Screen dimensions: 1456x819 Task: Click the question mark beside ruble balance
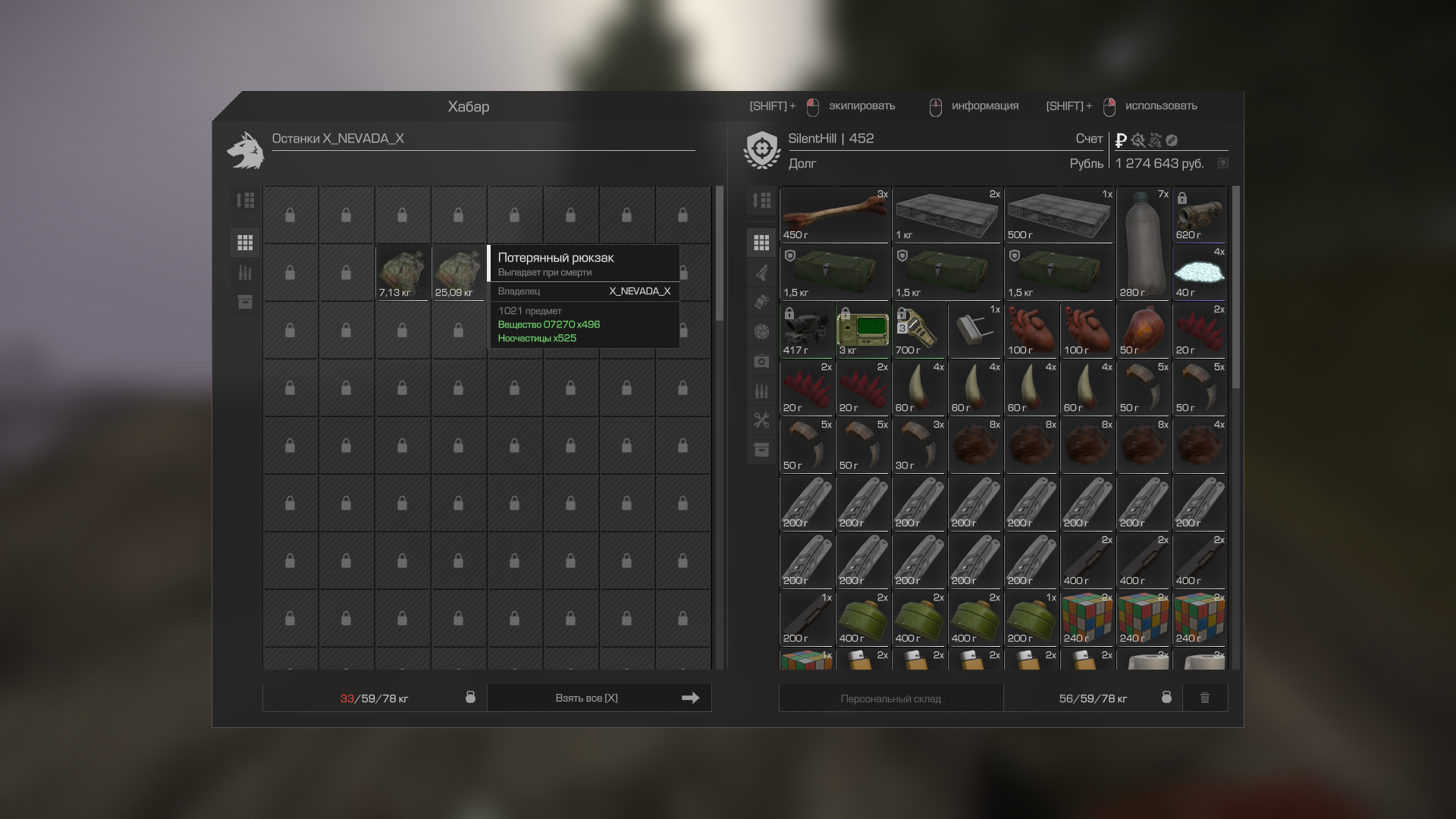(x=1222, y=164)
